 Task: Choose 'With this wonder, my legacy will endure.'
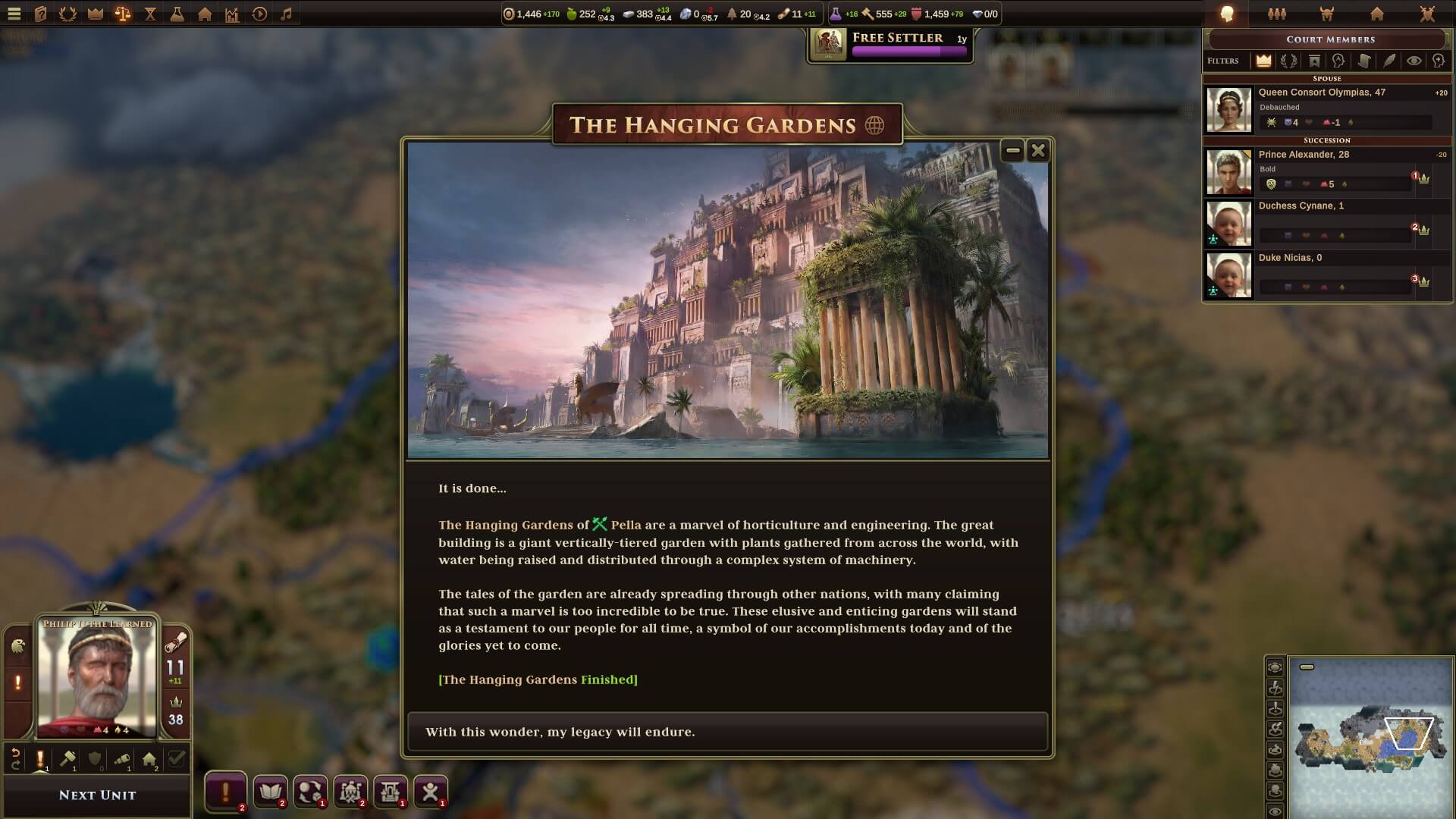coord(727,732)
